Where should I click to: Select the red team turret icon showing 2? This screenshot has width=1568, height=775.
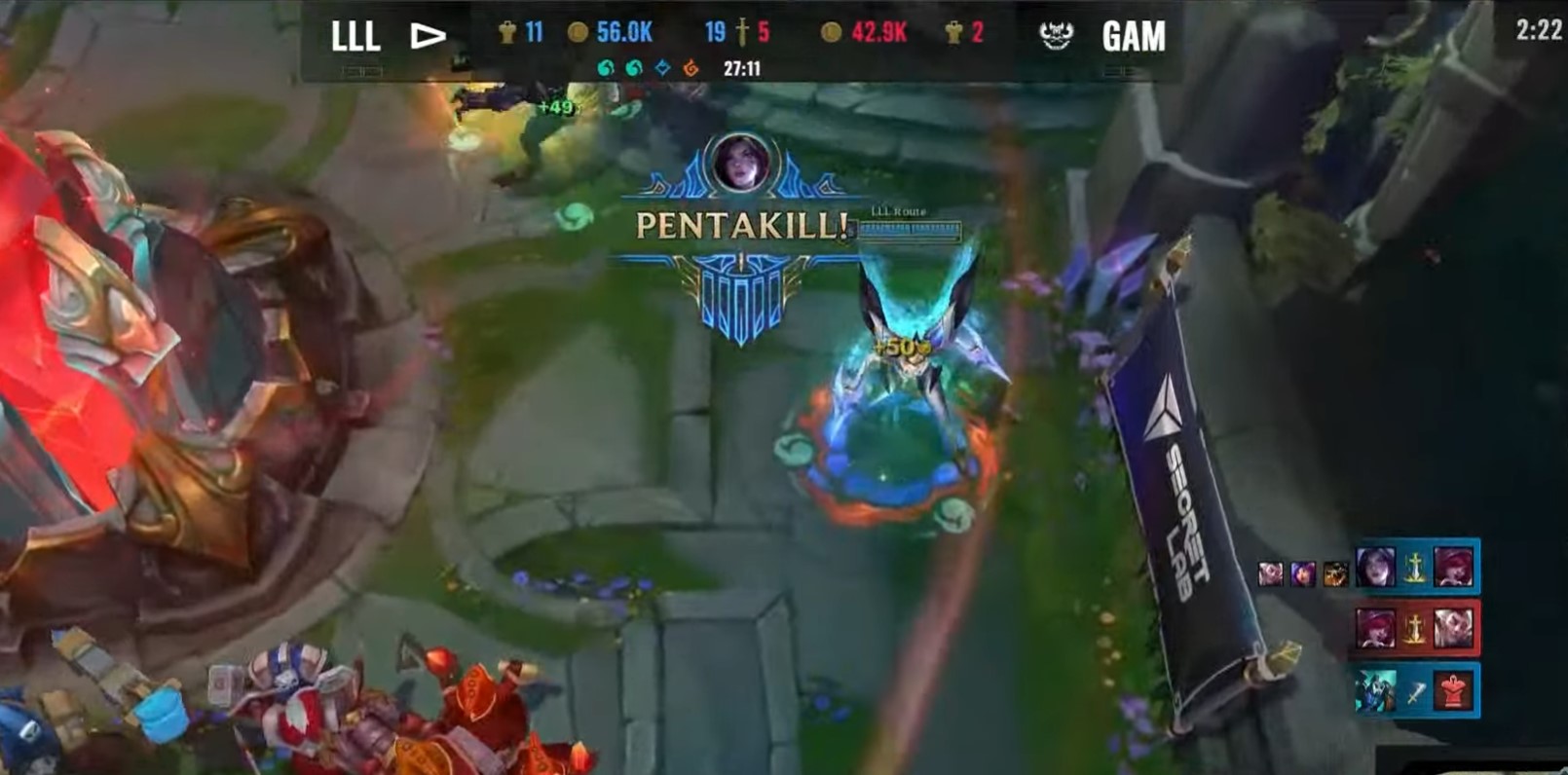[x=954, y=34]
